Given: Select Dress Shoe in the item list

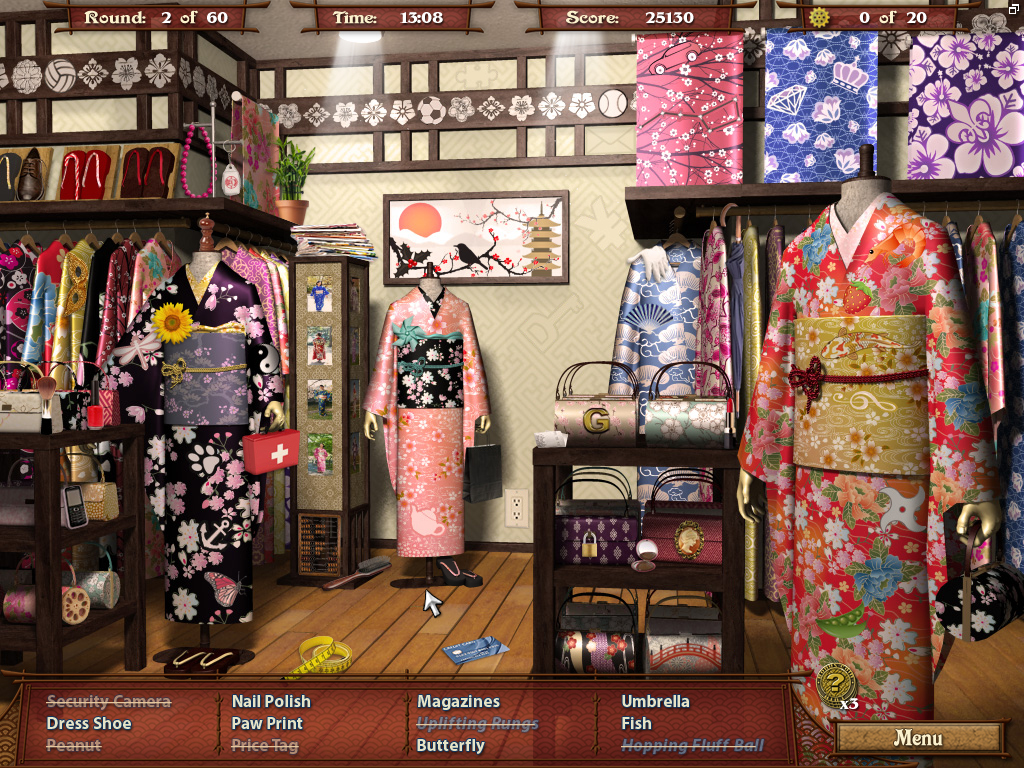Looking at the screenshot, I should point(89,723).
